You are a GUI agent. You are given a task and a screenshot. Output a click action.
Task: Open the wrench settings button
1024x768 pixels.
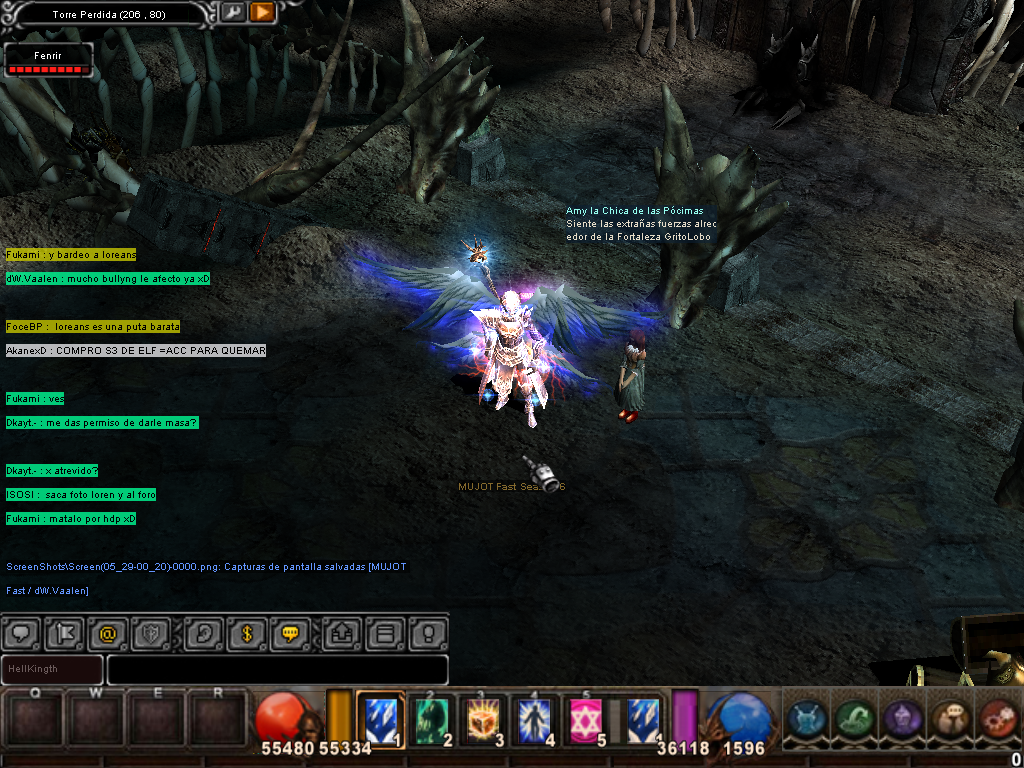click(233, 13)
